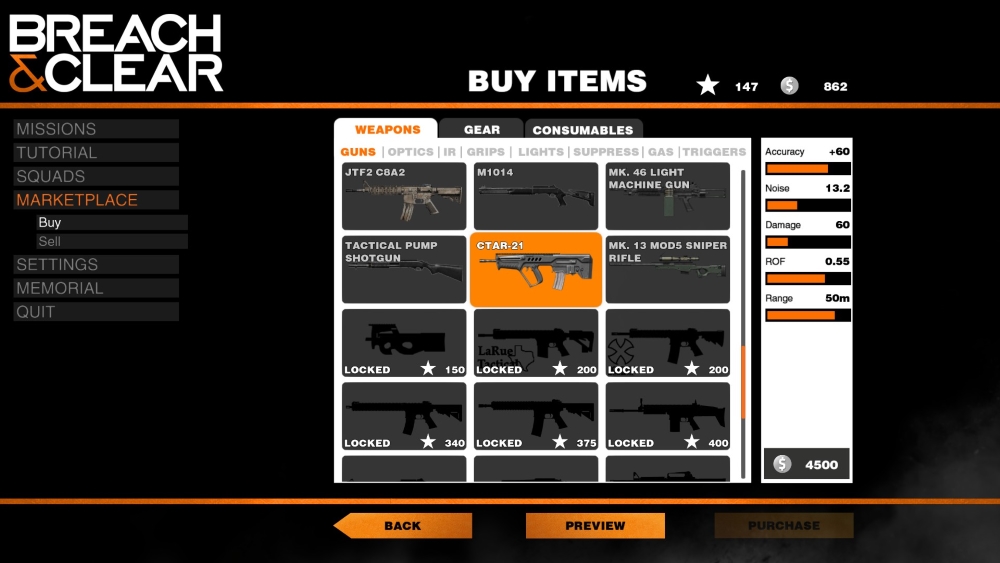Image resolution: width=1000 pixels, height=563 pixels.
Task: Select Tutorial from the side menu
Action: click(x=57, y=153)
